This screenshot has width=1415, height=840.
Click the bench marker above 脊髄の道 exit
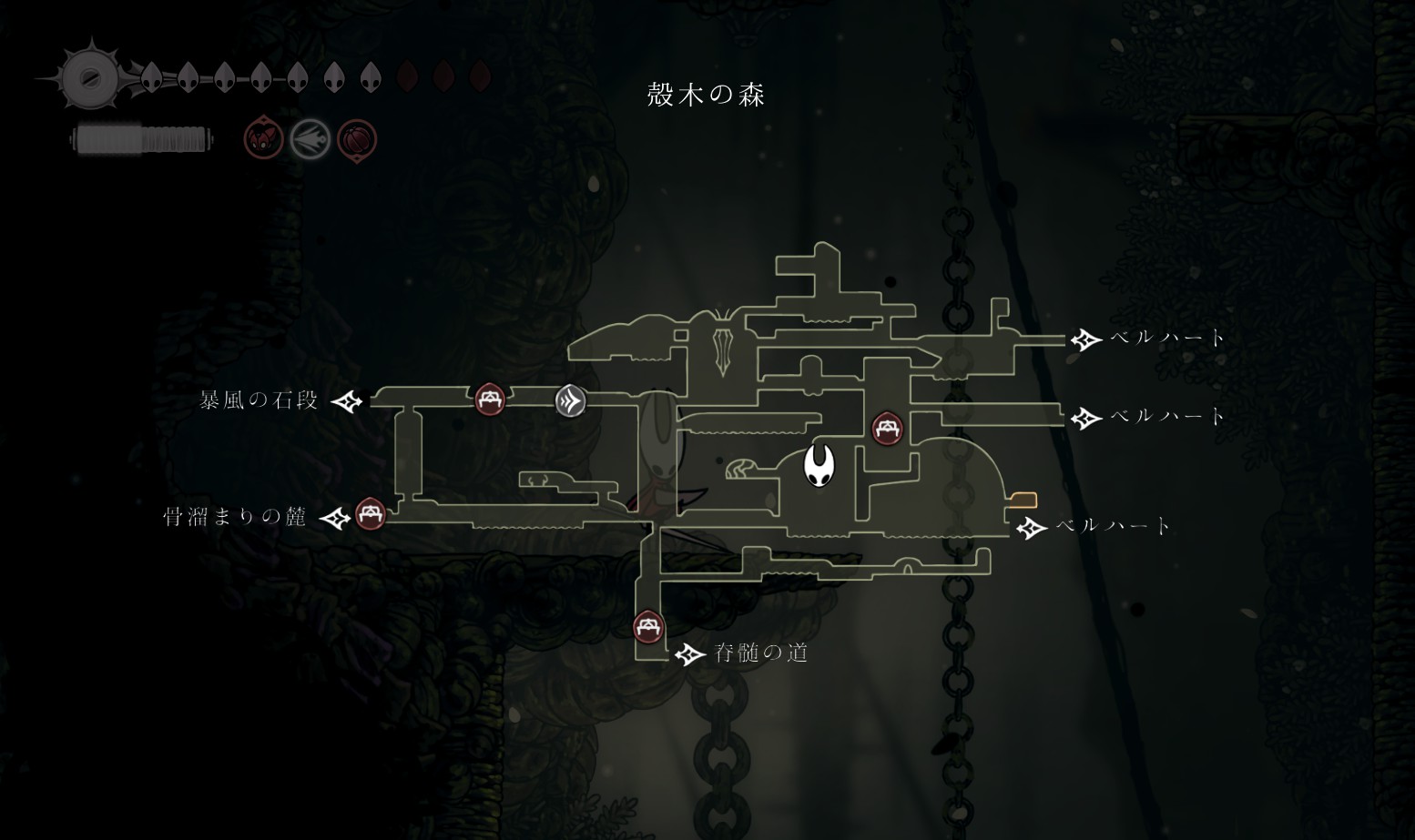click(x=647, y=627)
